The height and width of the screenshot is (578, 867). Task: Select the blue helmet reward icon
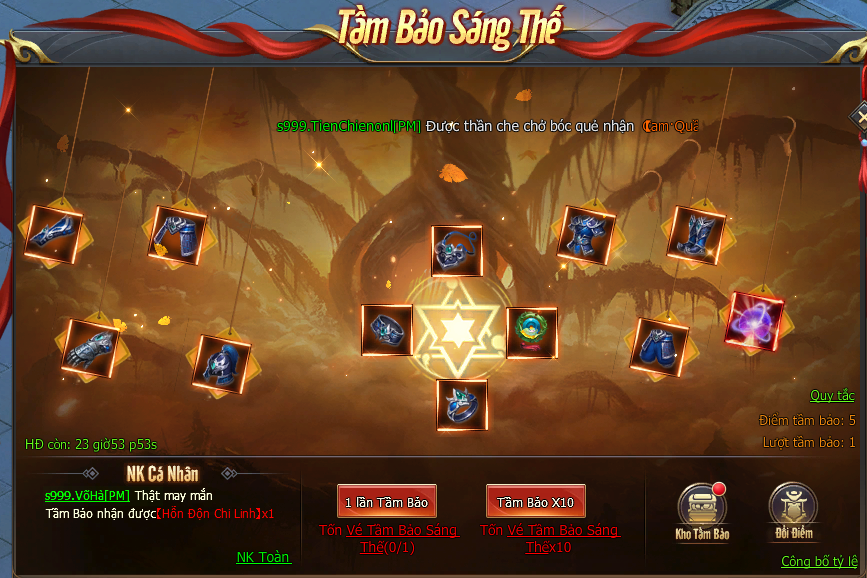click(x=218, y=362)
